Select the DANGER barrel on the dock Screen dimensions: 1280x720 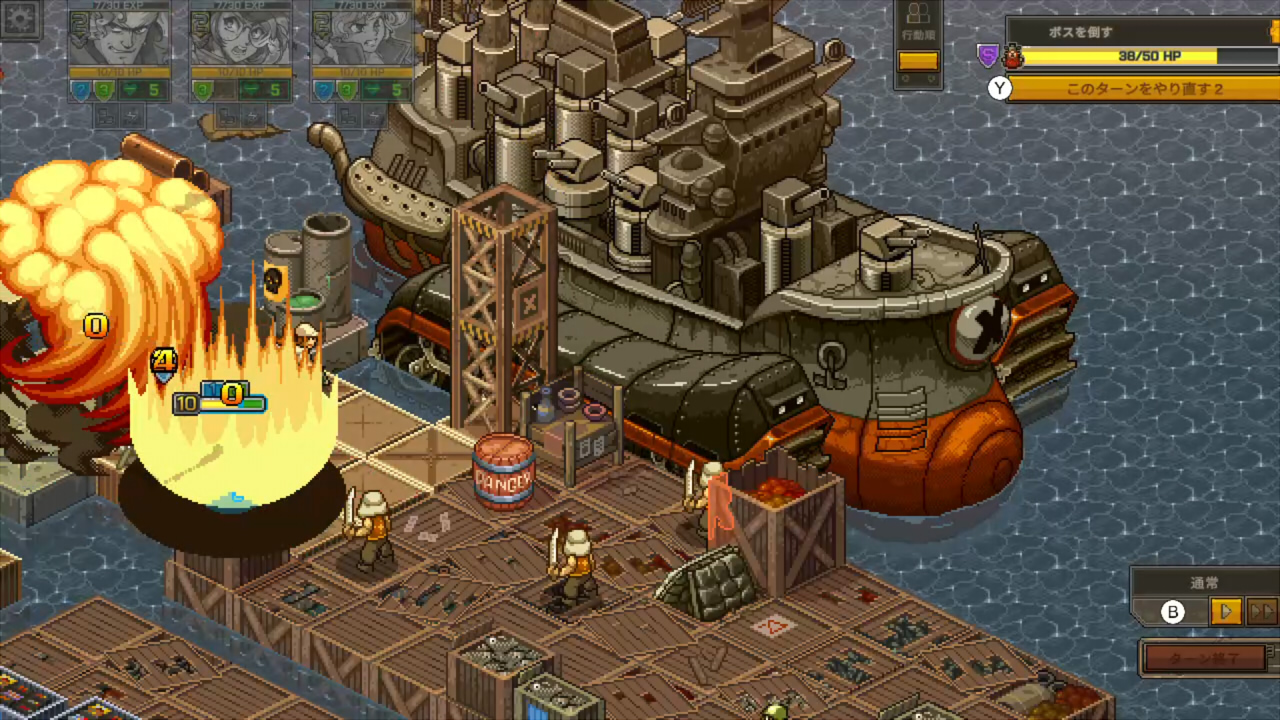pos(503,470)
